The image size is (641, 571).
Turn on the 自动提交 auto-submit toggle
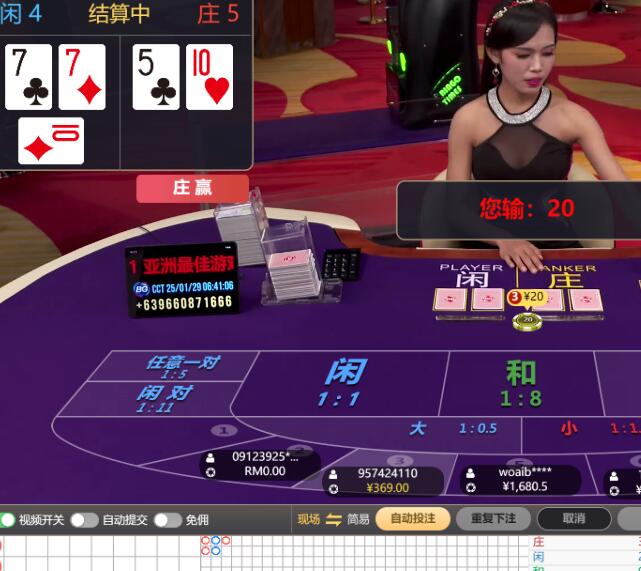(84, 520)
